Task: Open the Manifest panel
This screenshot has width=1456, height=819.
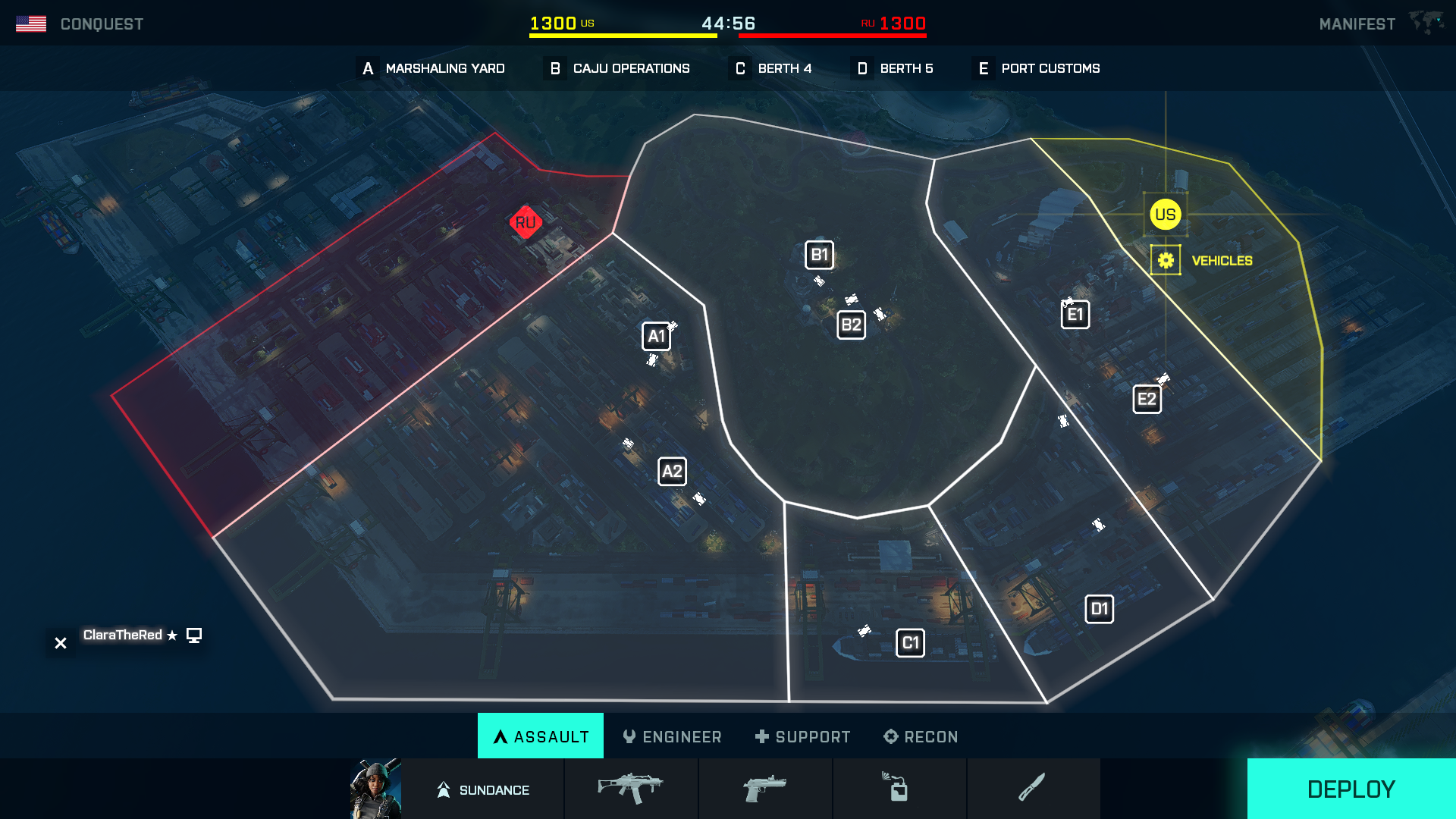Action: point(1357,24)
